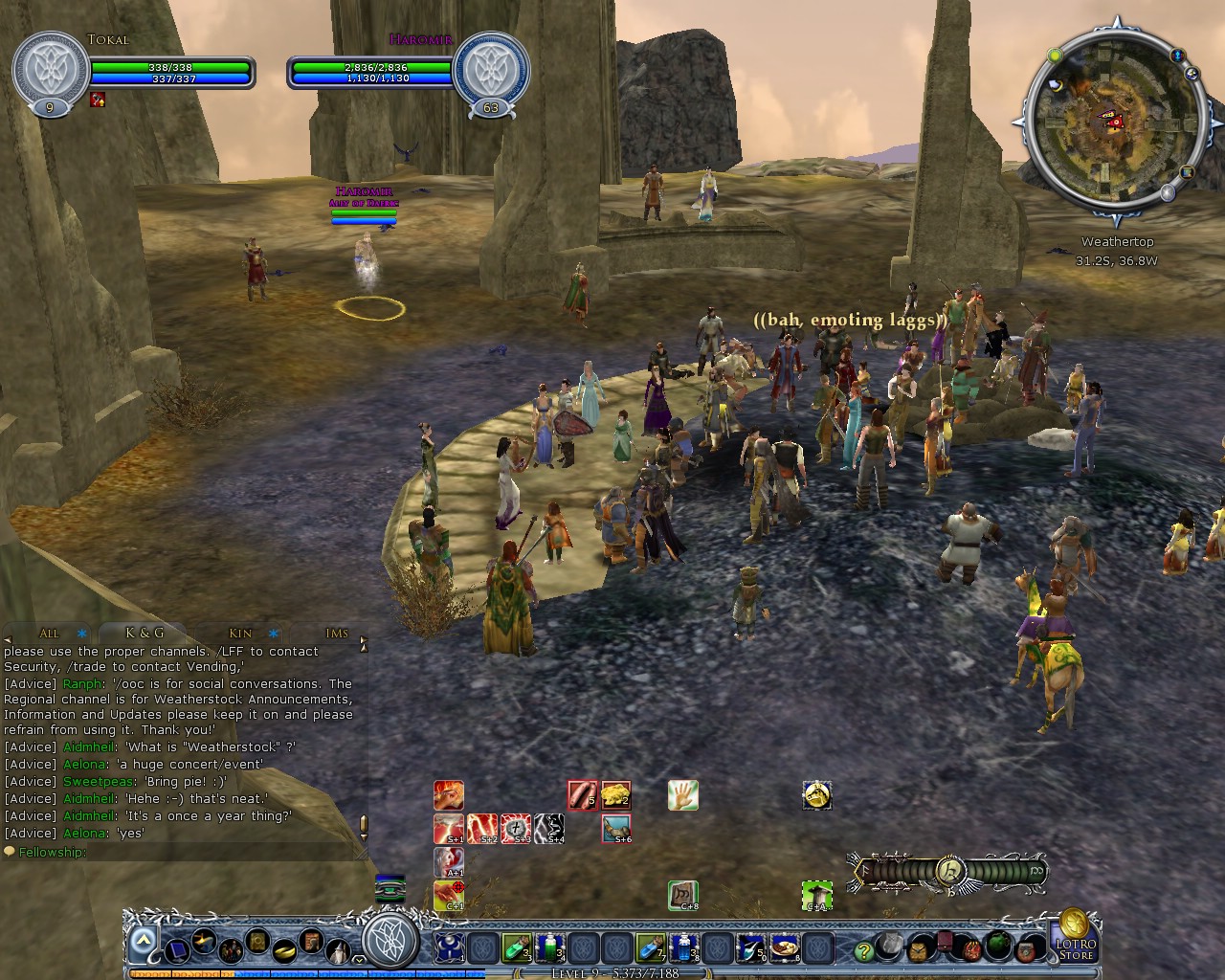The height and width of the screenshot is (980, 1225).
Task: Select the All chat tab
Action: [49, 633]
